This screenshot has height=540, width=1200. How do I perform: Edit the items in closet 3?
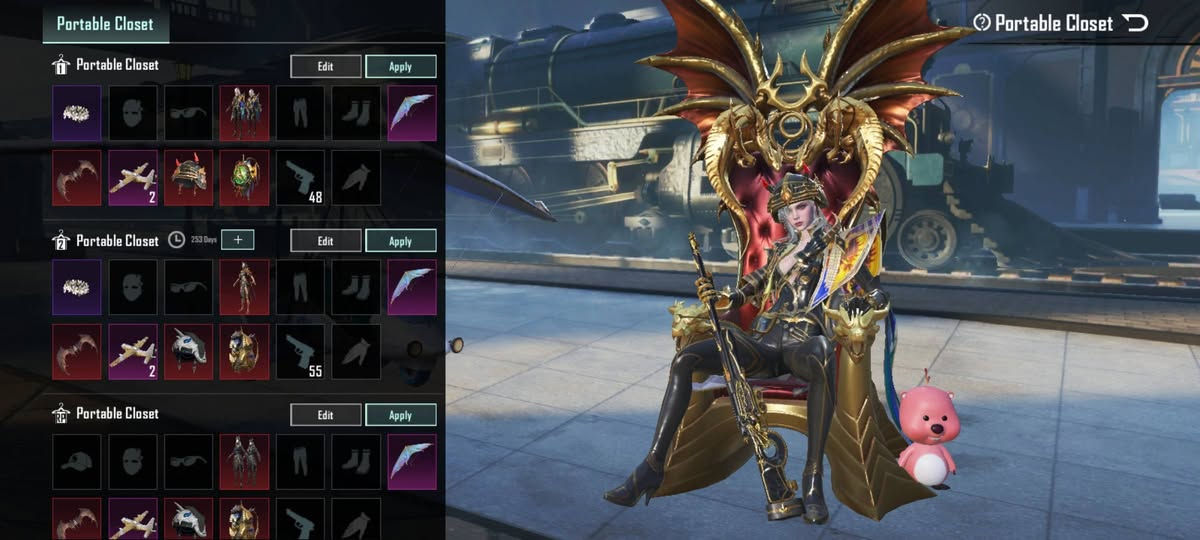coord(326,415)
